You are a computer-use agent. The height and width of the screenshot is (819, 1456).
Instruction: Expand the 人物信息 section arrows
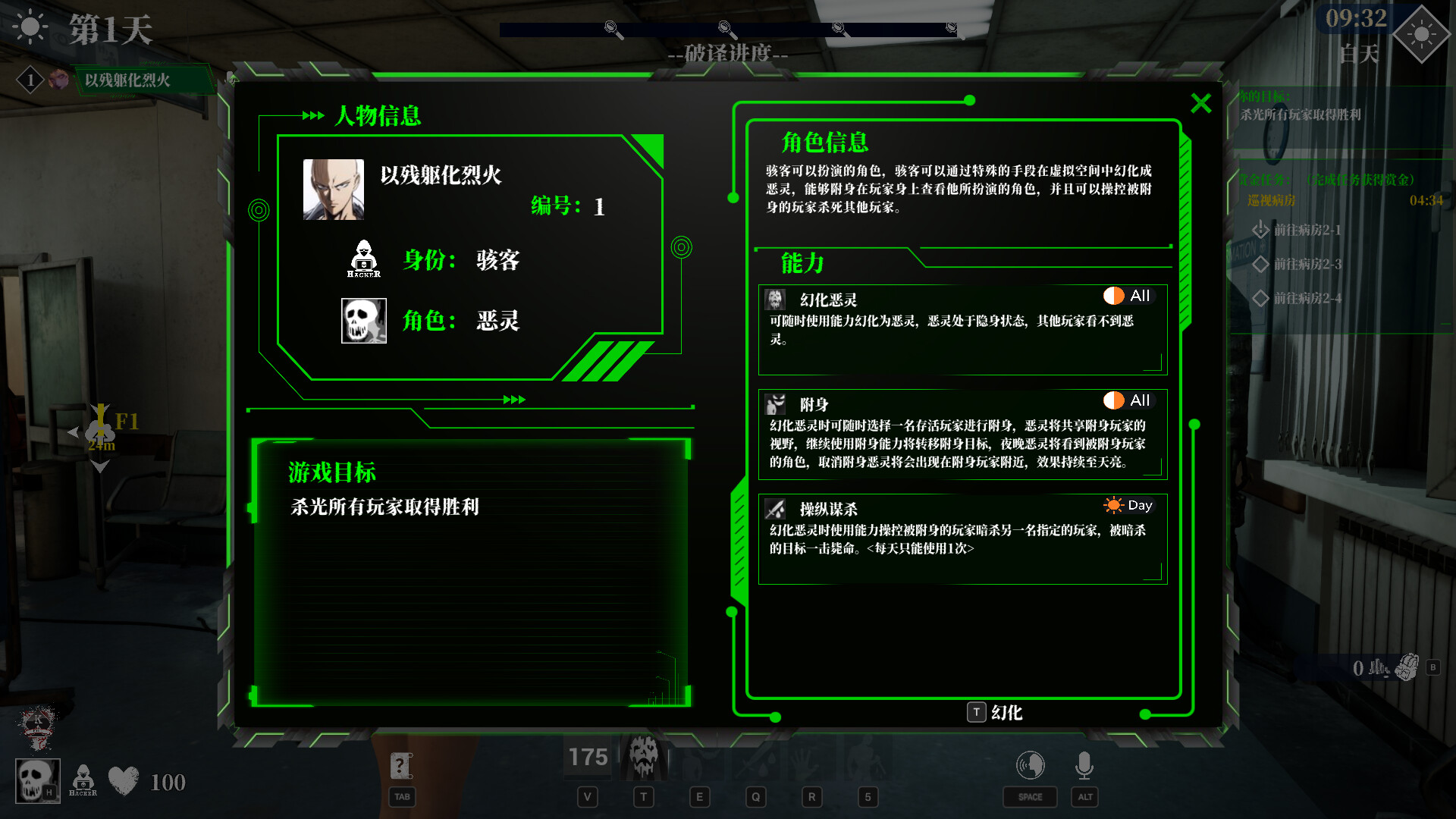[312, 116]
